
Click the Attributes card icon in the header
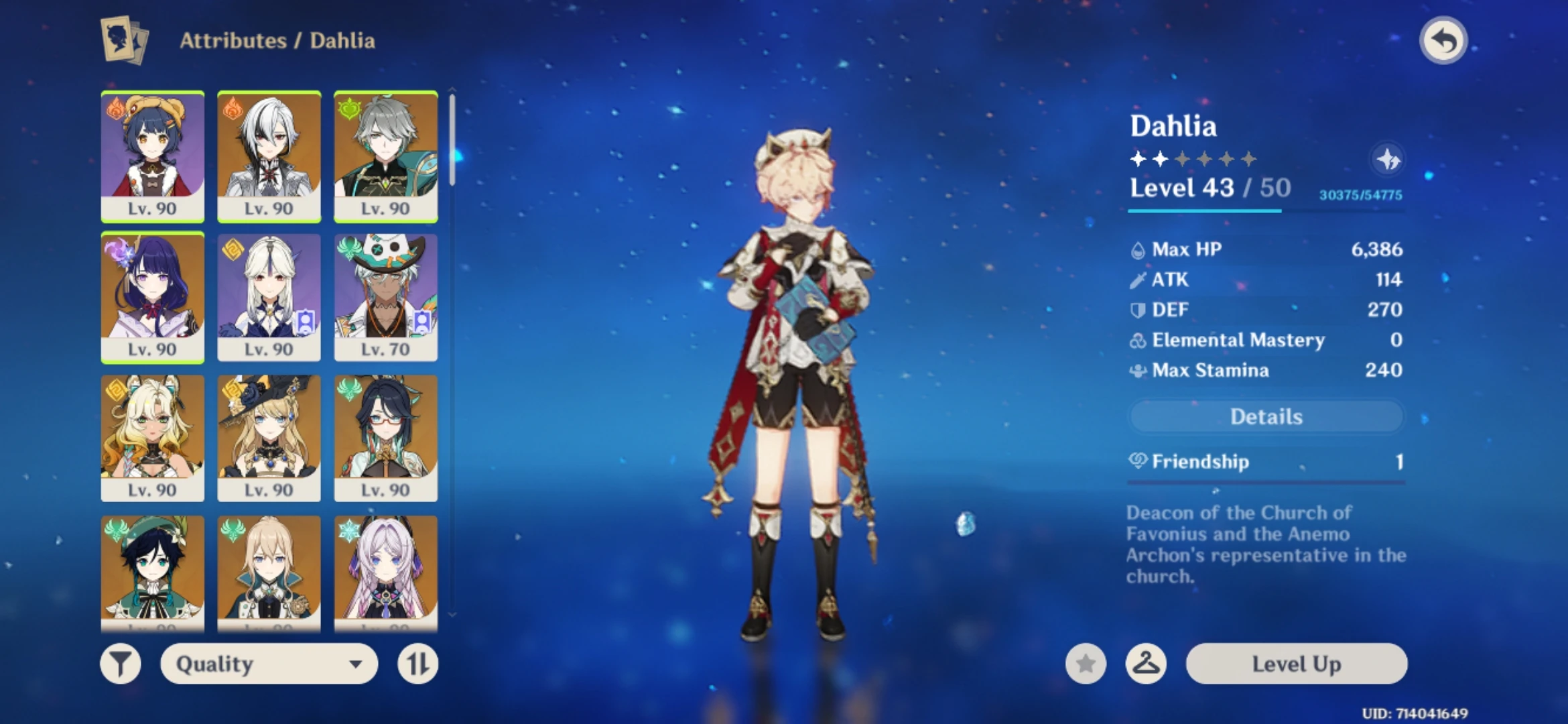[x=121, y=39]
